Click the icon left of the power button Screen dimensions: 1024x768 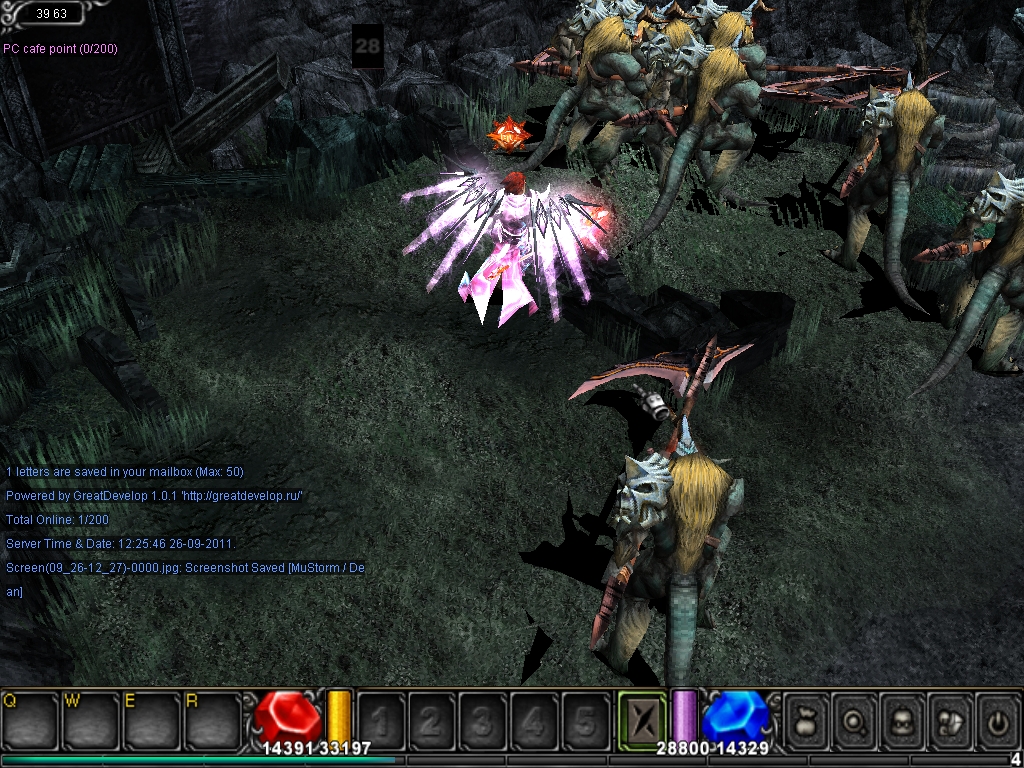coord(950,720)
